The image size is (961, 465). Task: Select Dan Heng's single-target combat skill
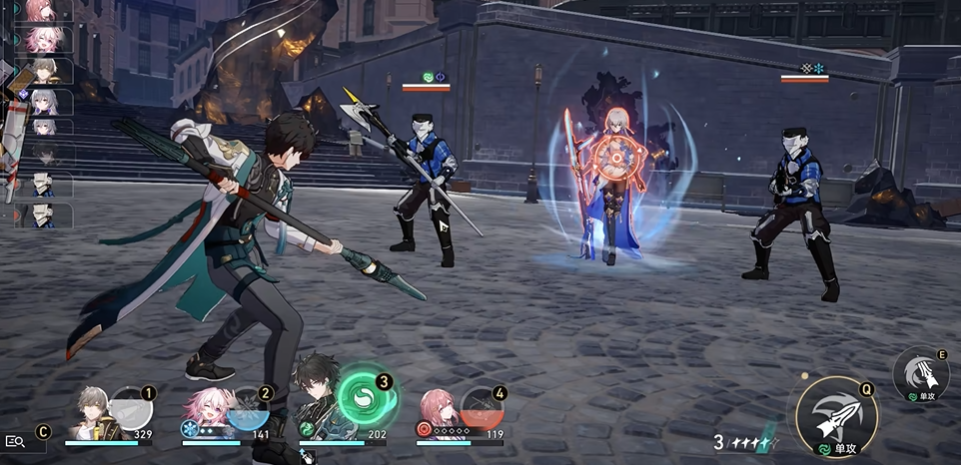coord(921,374)
